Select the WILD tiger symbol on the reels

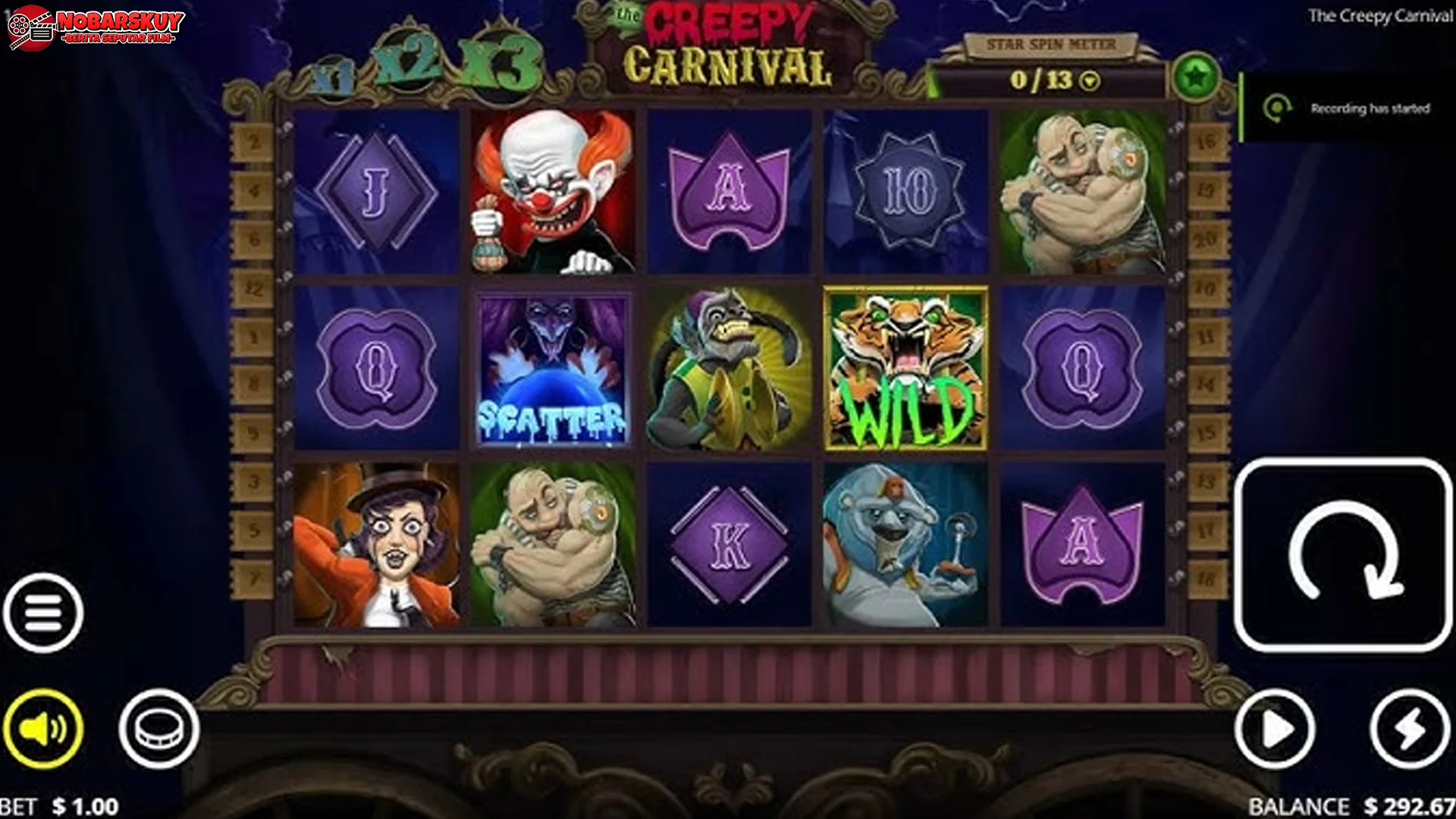905,367
